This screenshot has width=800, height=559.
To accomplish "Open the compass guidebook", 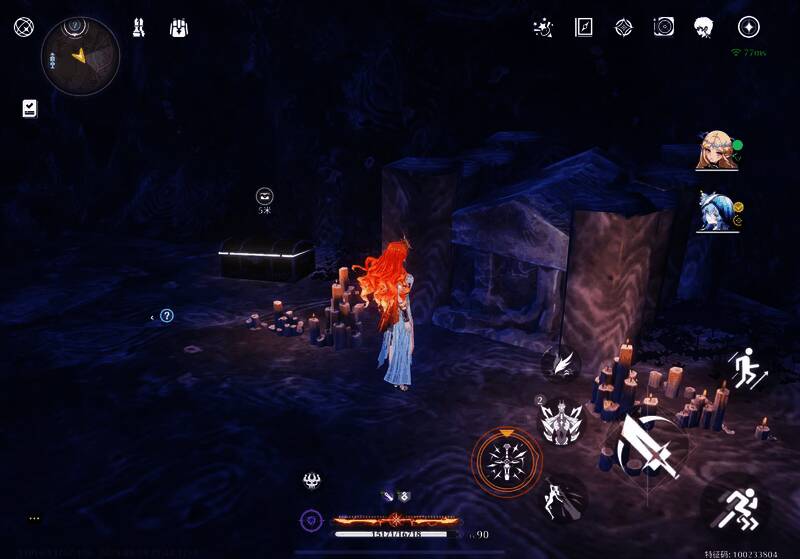I will (584, 27).
